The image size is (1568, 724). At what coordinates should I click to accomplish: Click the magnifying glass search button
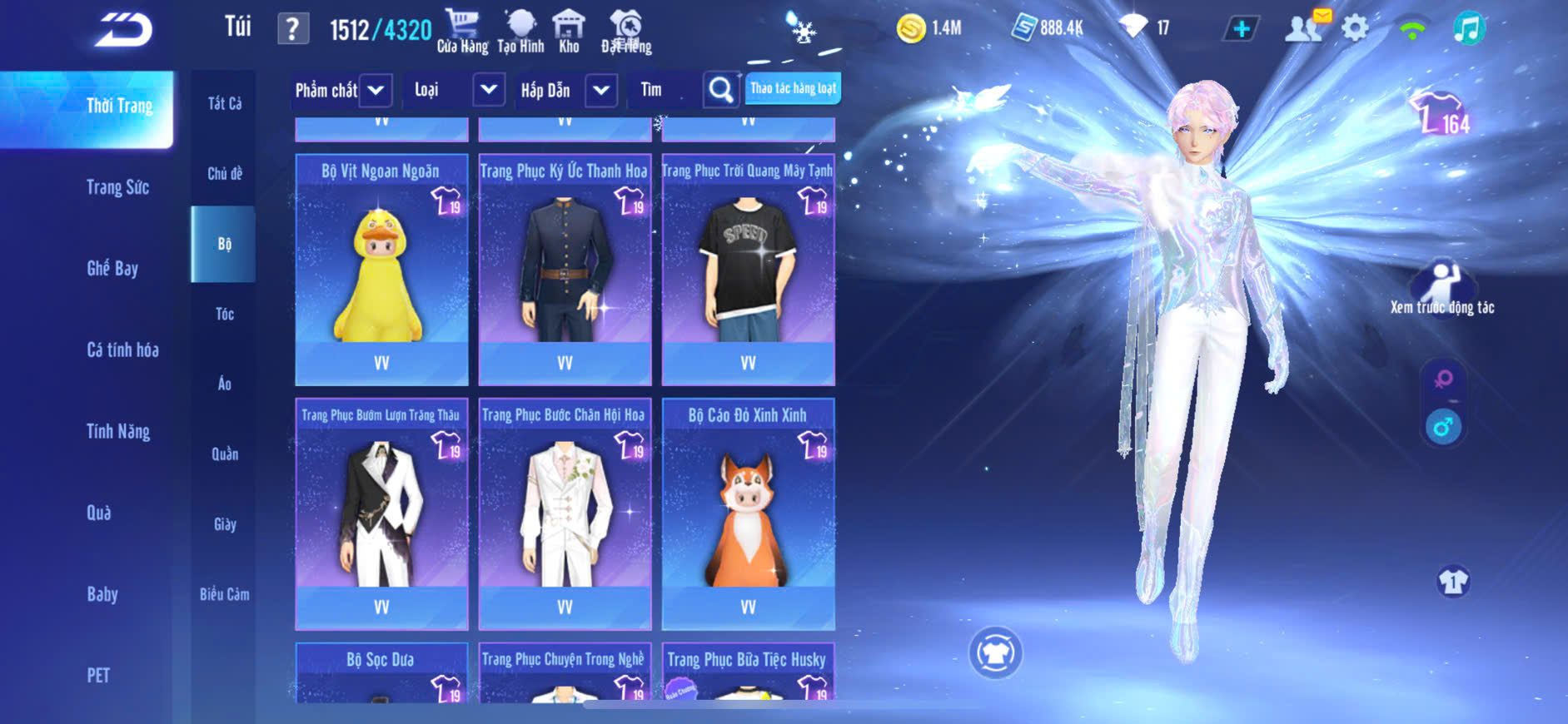[x=721, y=90]
